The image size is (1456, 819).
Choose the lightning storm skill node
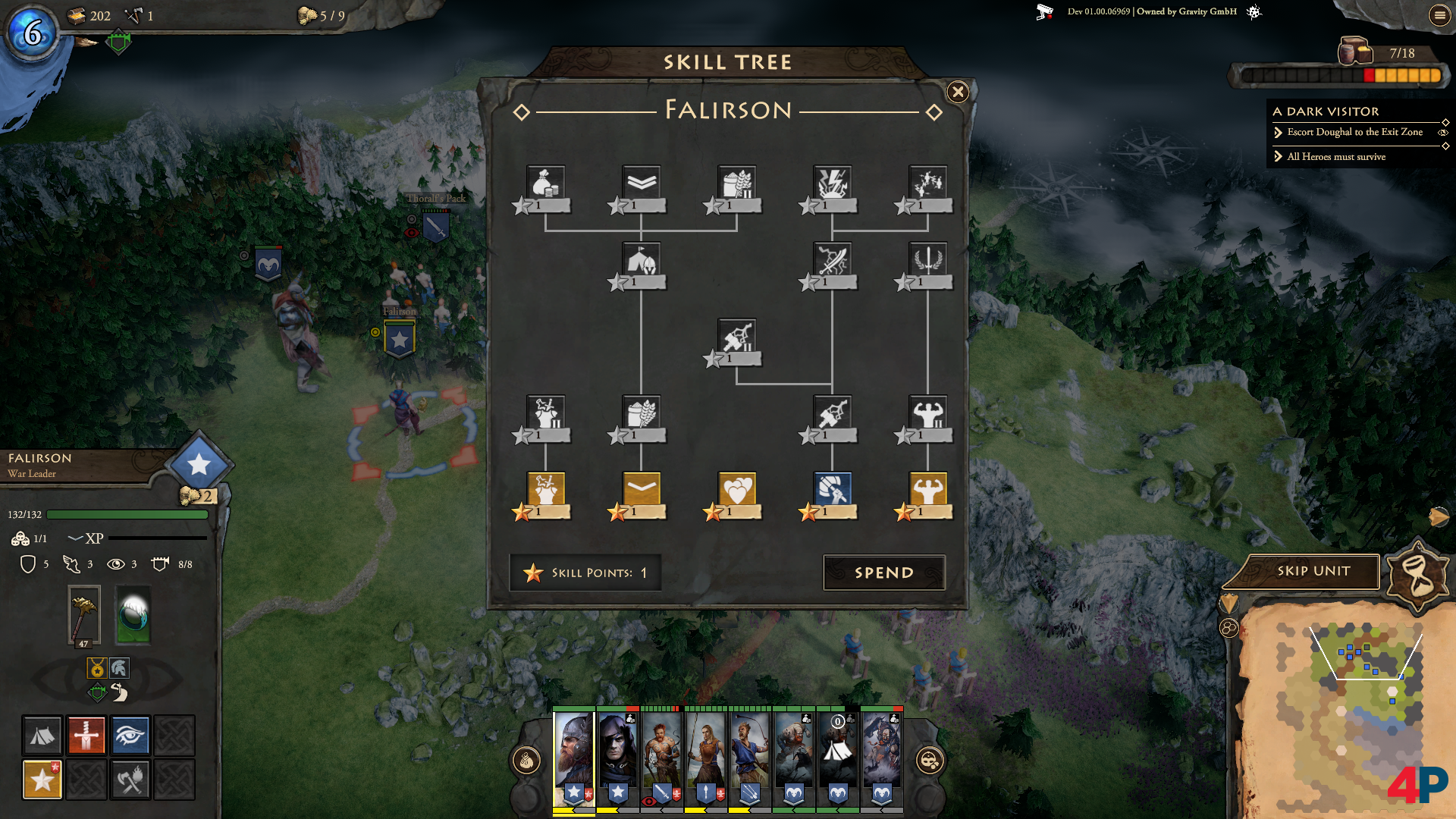pyautogui.click(x=833, y=183)
